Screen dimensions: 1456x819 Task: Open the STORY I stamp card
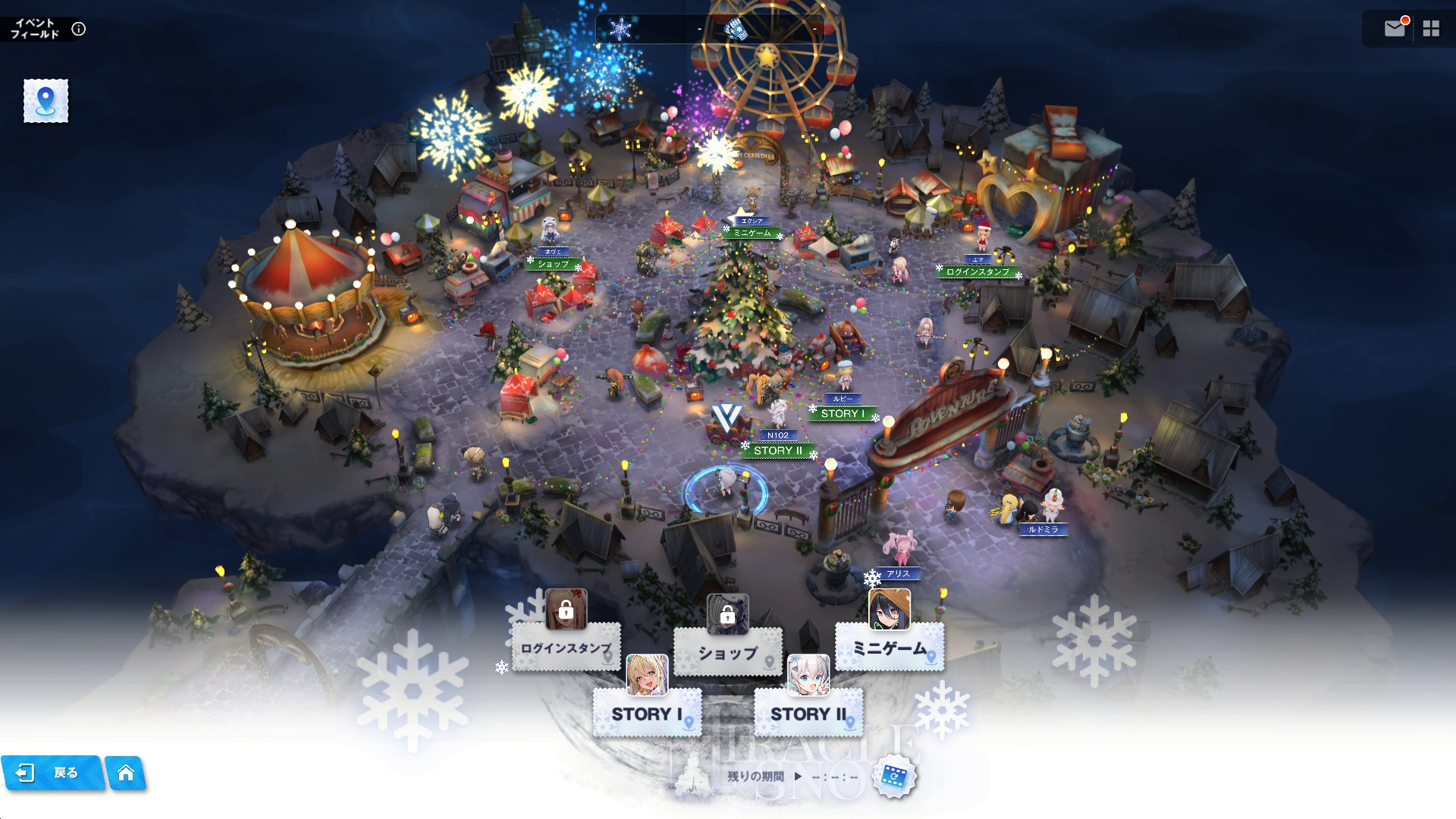[x=647, y=714]
